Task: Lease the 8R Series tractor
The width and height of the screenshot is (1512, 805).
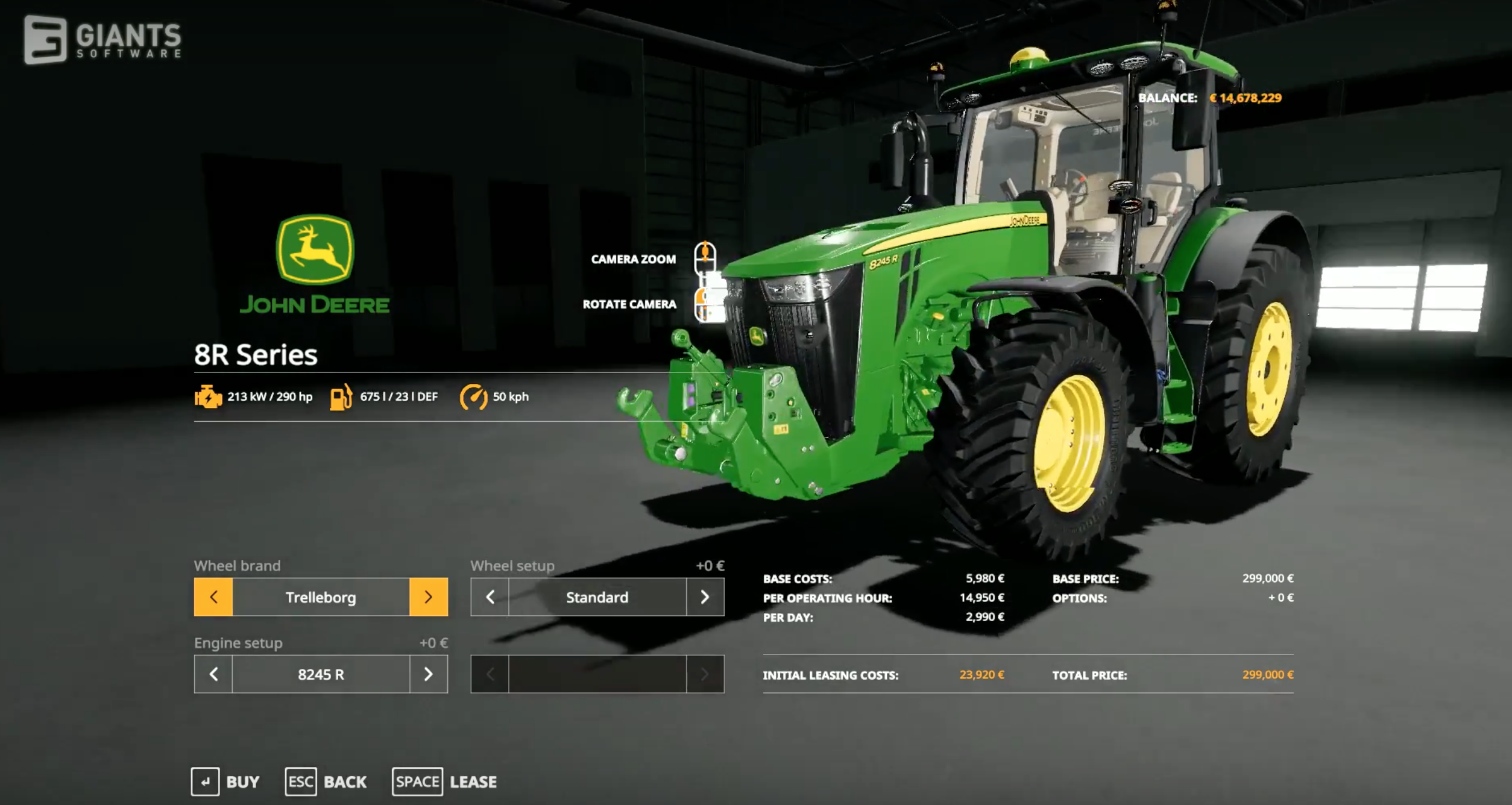Action: [x=445, y=782]
